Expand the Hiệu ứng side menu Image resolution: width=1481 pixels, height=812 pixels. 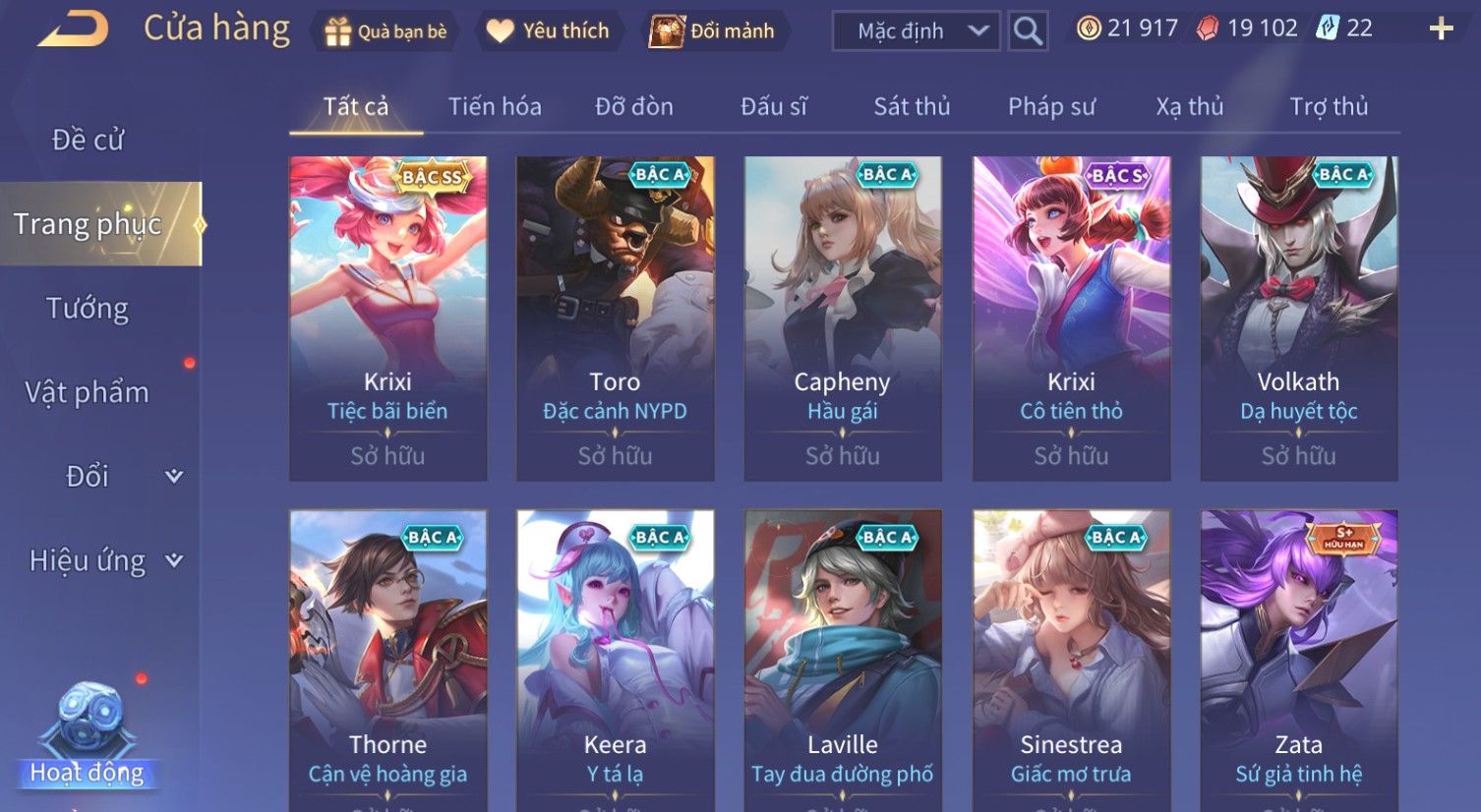(x=105, y=560)
